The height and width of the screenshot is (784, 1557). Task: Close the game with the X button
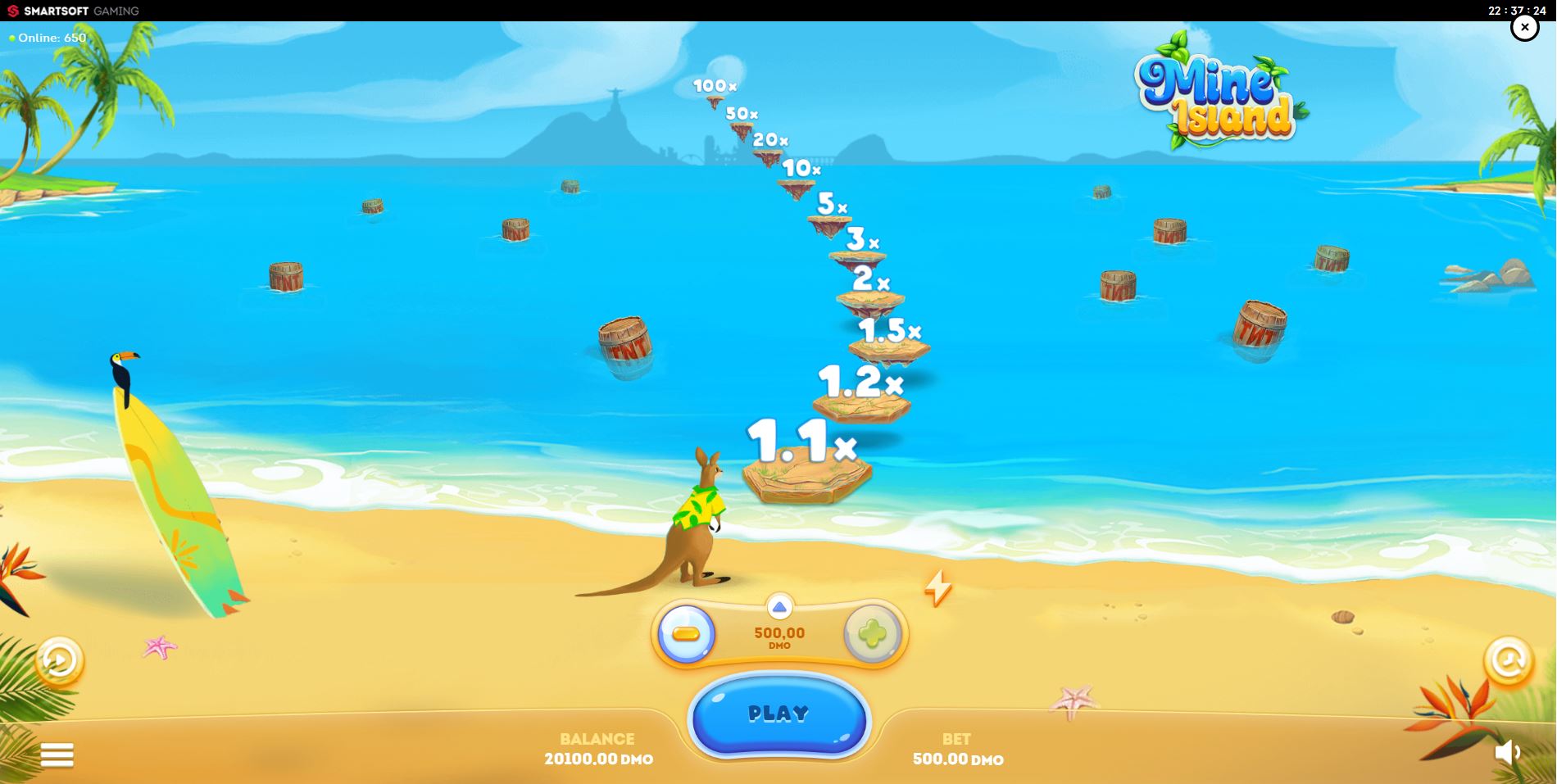tap(1523, 26)
